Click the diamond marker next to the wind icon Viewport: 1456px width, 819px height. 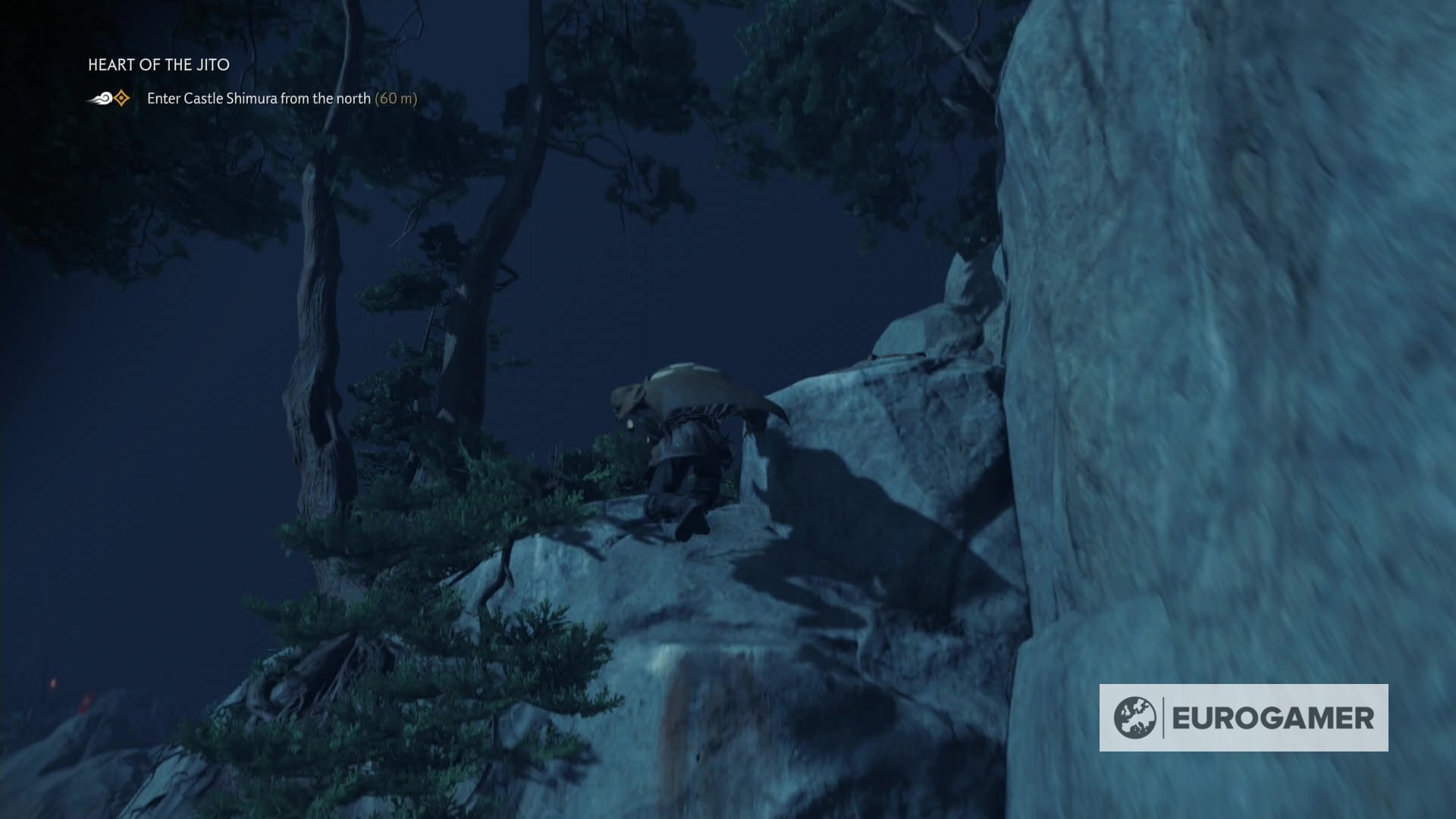[x=120, y=97]
